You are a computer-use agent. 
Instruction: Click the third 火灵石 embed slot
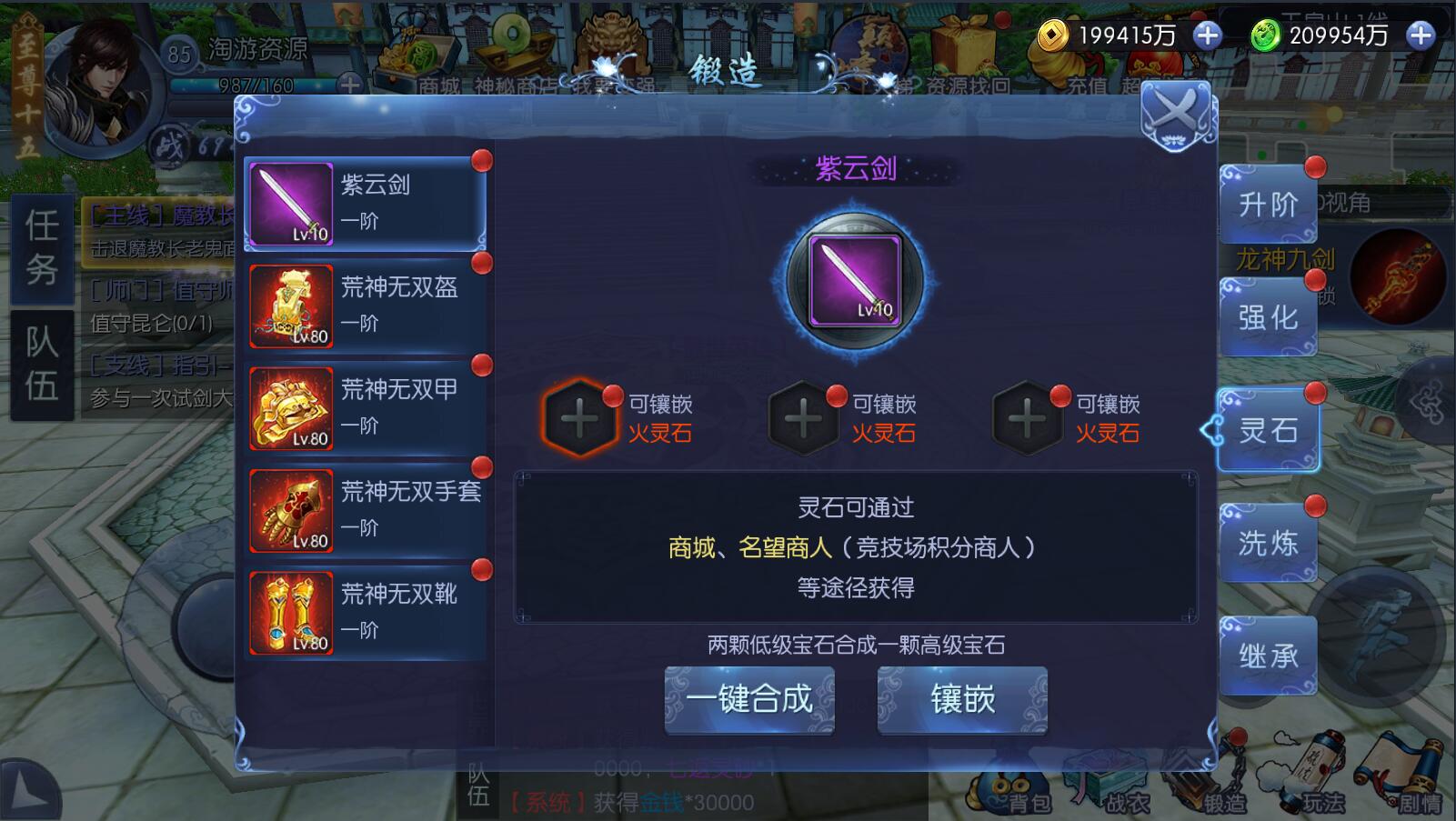tap(1028, 418)
